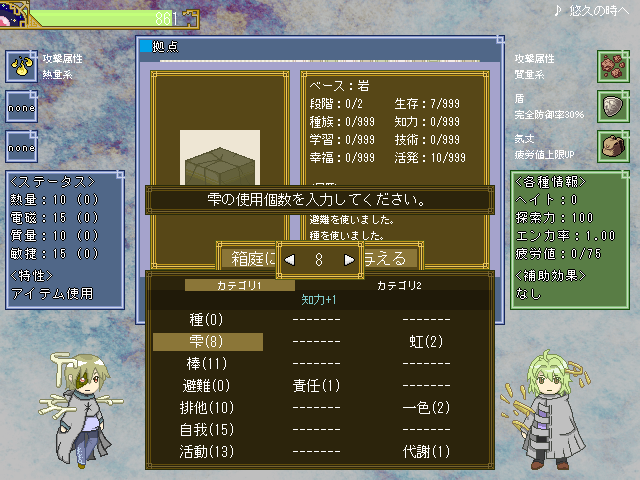Decrease the quantity with the left arrow
Viewport: 640px width, 480px height.
(290, 259)
